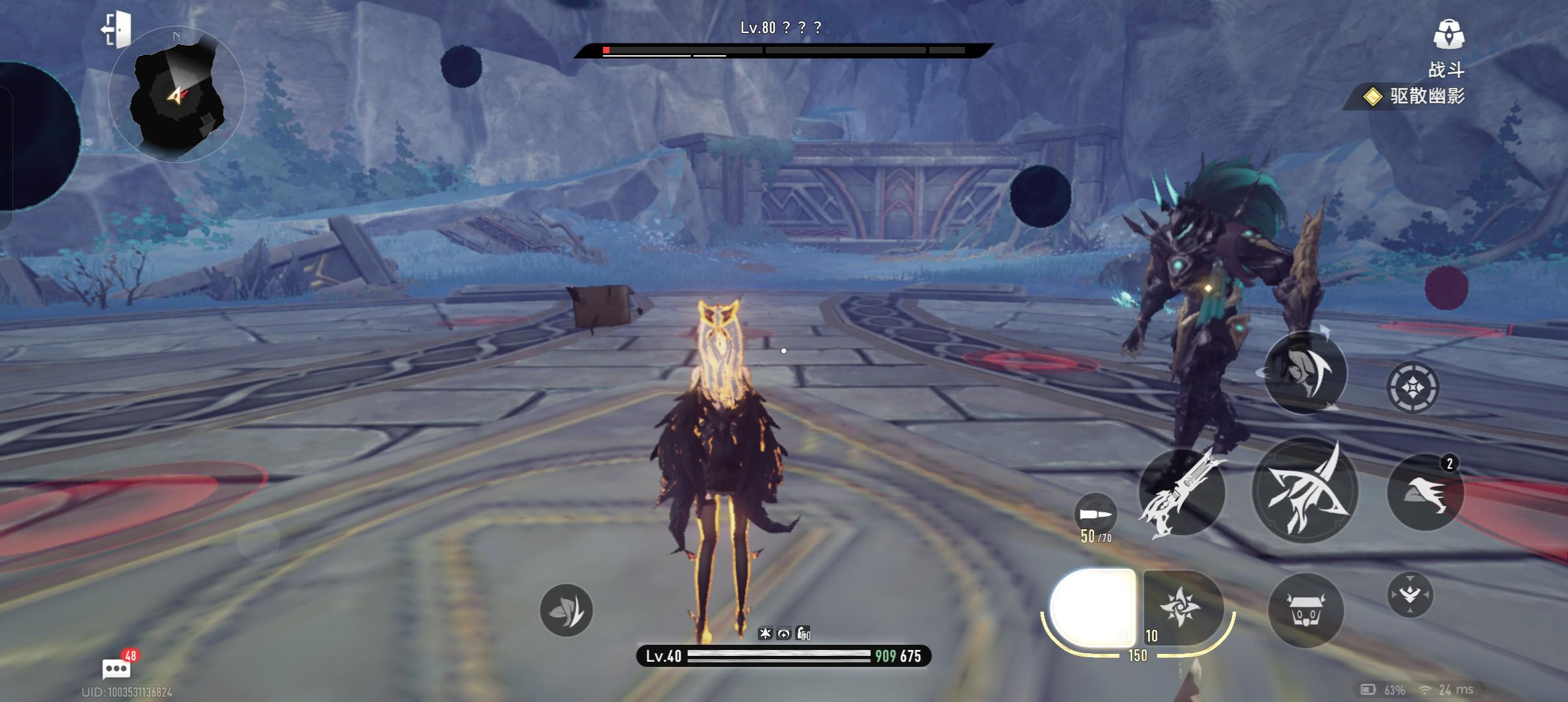Toggle the target lock-on reticle
Image resolution: width=1568 pixels, height=702 pixels.
click(x=1412, y=387)
